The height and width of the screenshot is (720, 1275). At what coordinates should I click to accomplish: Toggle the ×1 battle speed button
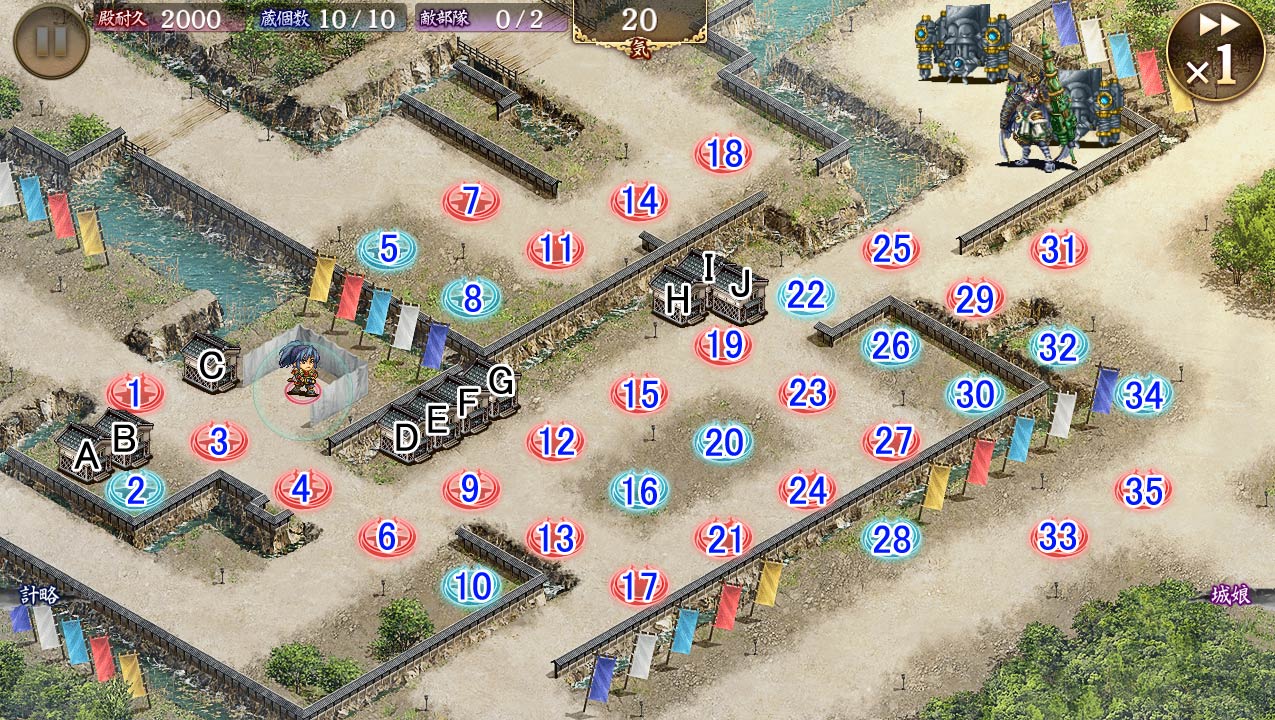tap(1214, 52)
